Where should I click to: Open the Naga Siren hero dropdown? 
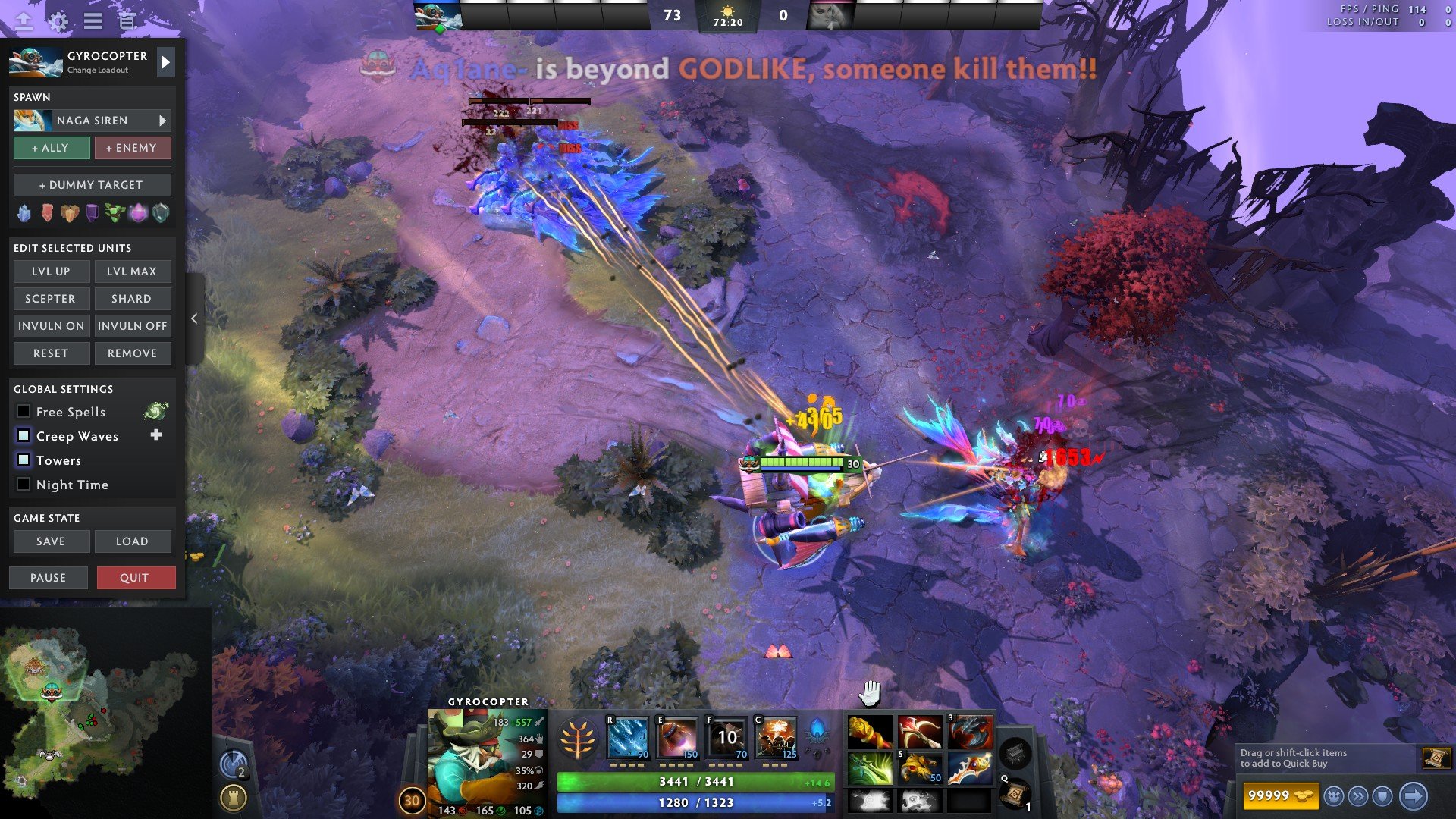pyautogui.click(x=162, y=121)
